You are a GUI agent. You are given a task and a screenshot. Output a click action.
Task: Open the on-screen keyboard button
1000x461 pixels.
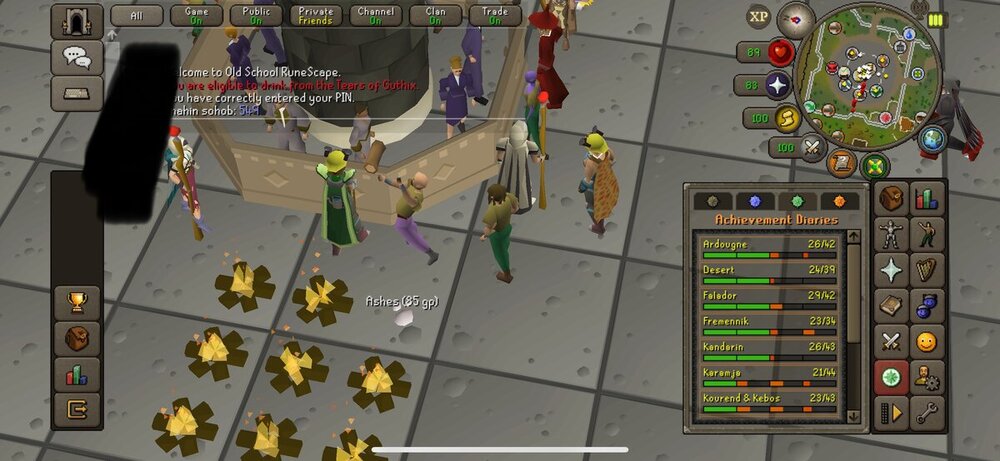click(x=76, y=93)
